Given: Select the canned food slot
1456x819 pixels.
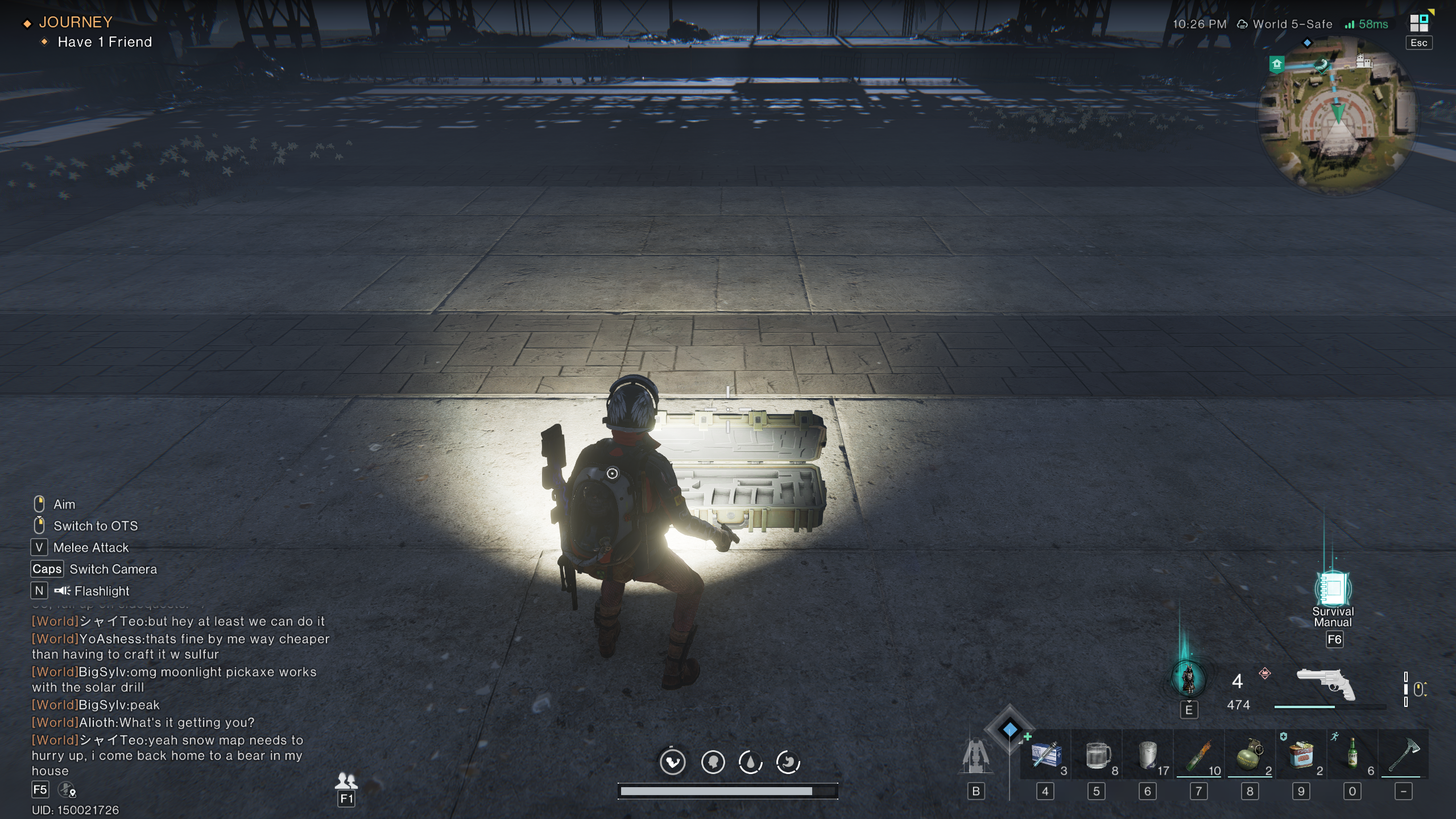Looking at the screenshot, I should 1301,755.
